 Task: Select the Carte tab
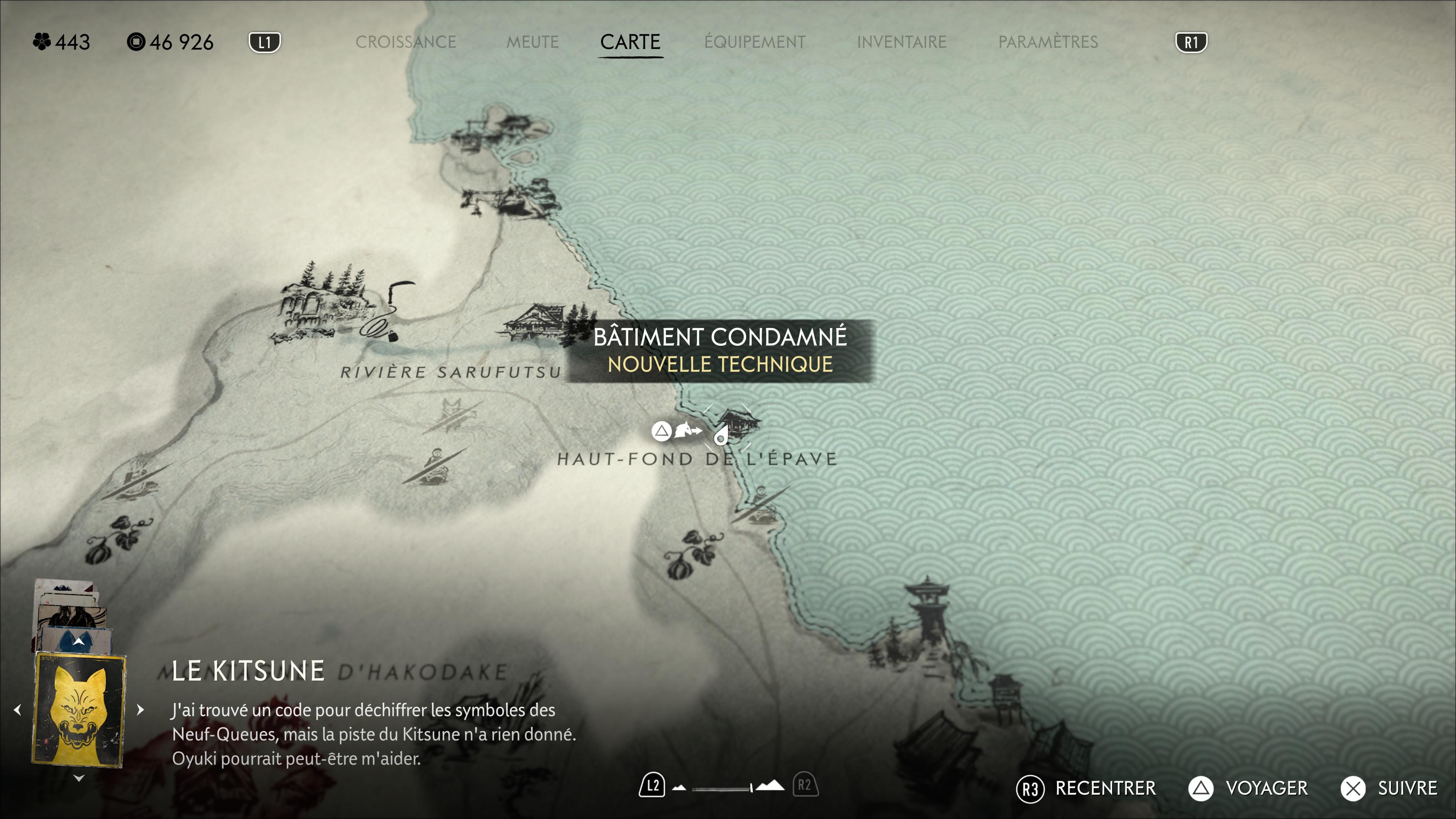(630, 42)
